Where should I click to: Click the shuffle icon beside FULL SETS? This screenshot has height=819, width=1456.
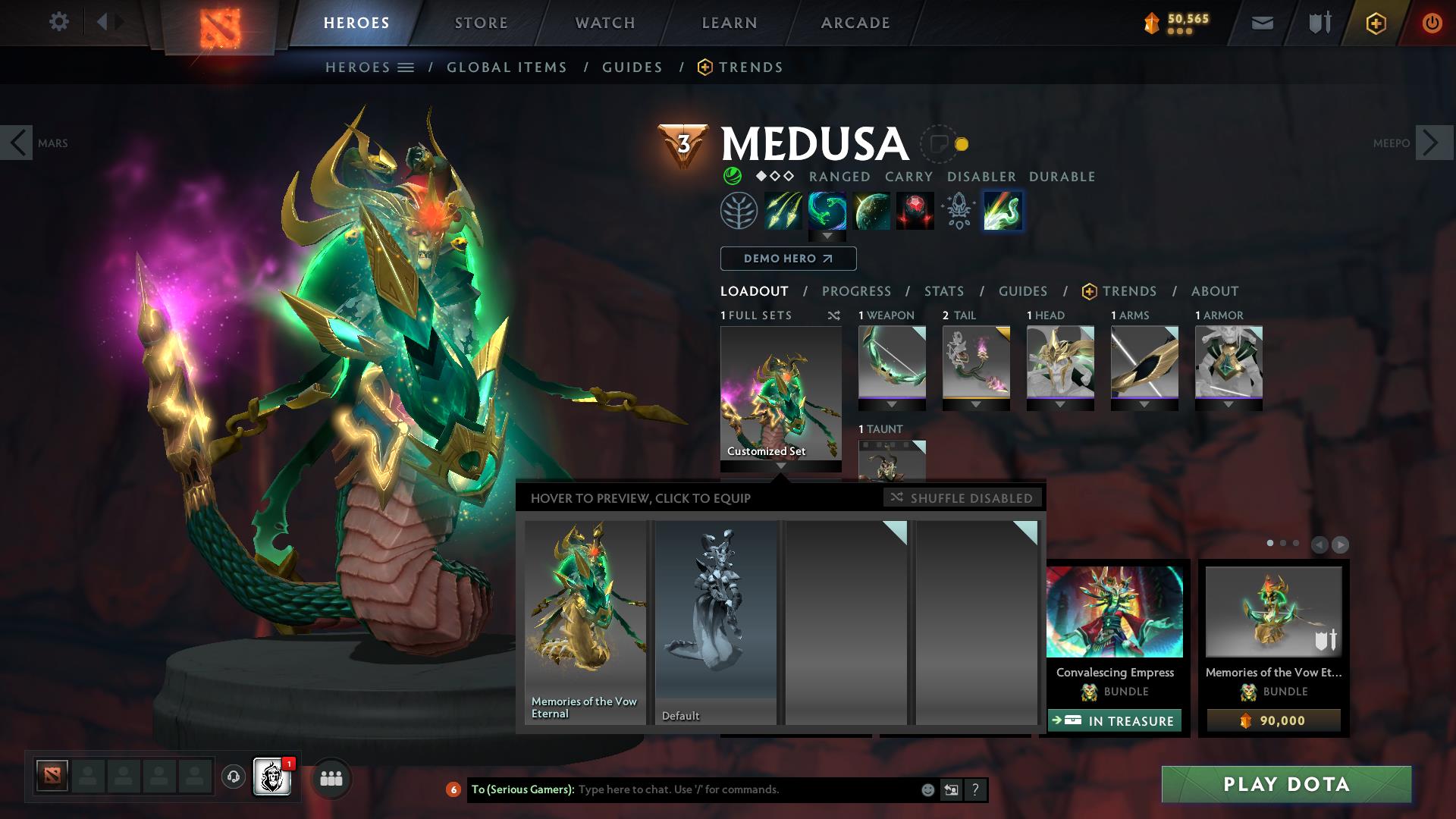coord(834,315)
